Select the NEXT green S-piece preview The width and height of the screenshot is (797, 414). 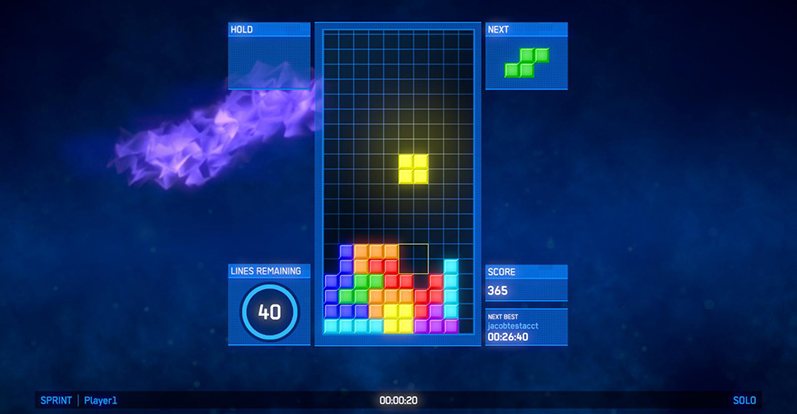526,62
